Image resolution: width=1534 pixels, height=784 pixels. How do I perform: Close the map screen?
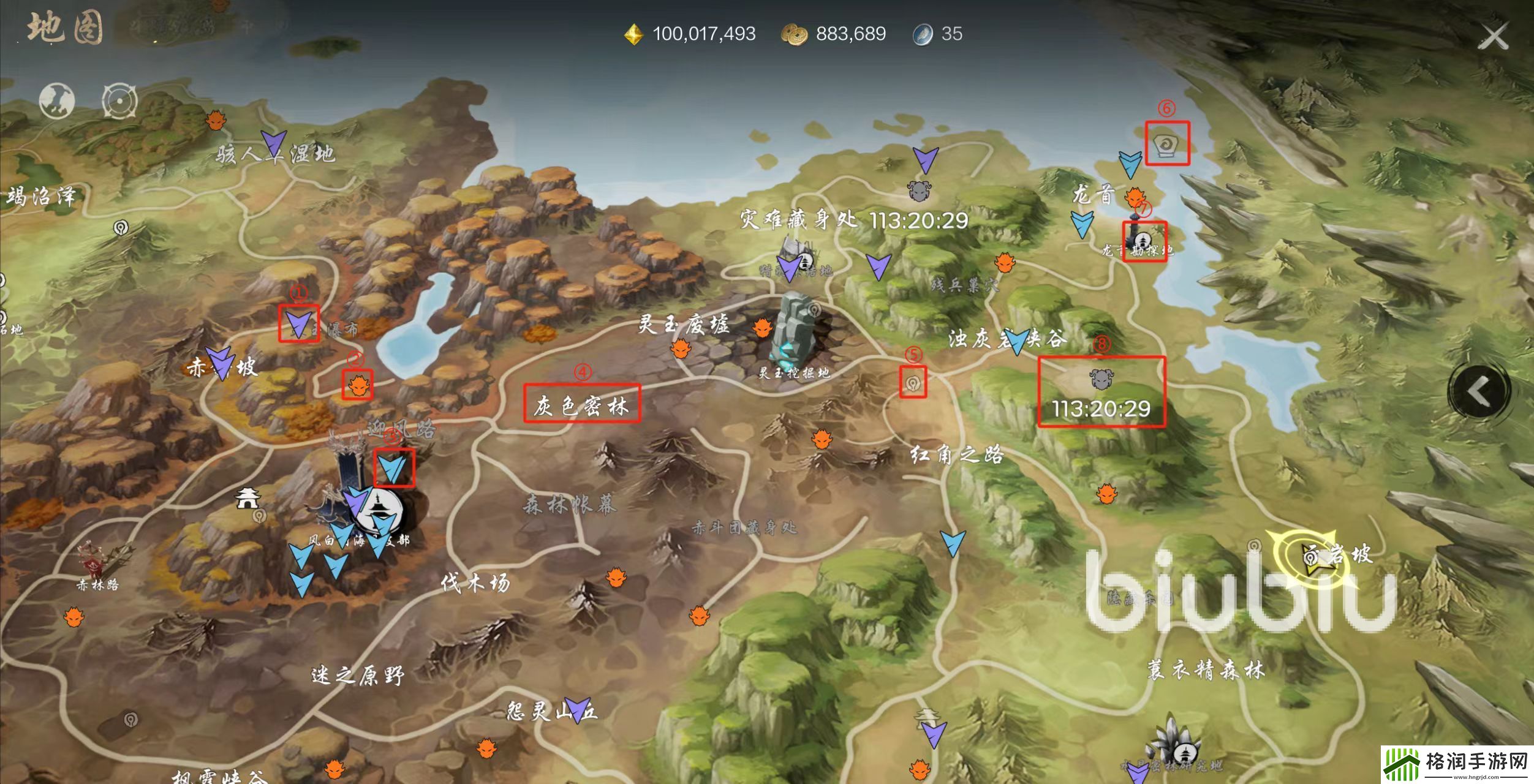point(1493,37)
